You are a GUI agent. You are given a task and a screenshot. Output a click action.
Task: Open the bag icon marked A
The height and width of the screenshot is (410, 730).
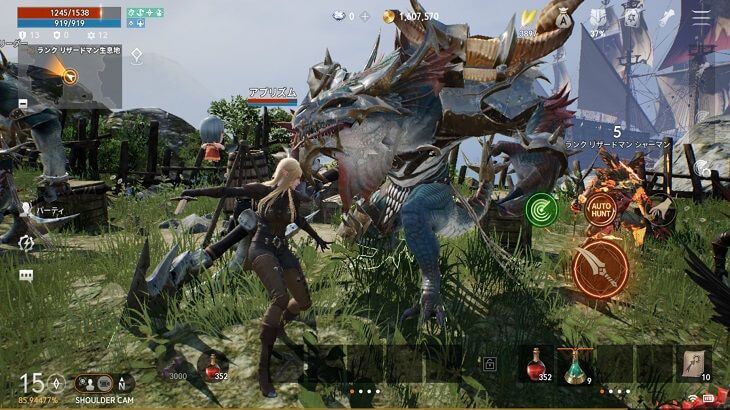[x=563, y=18]
